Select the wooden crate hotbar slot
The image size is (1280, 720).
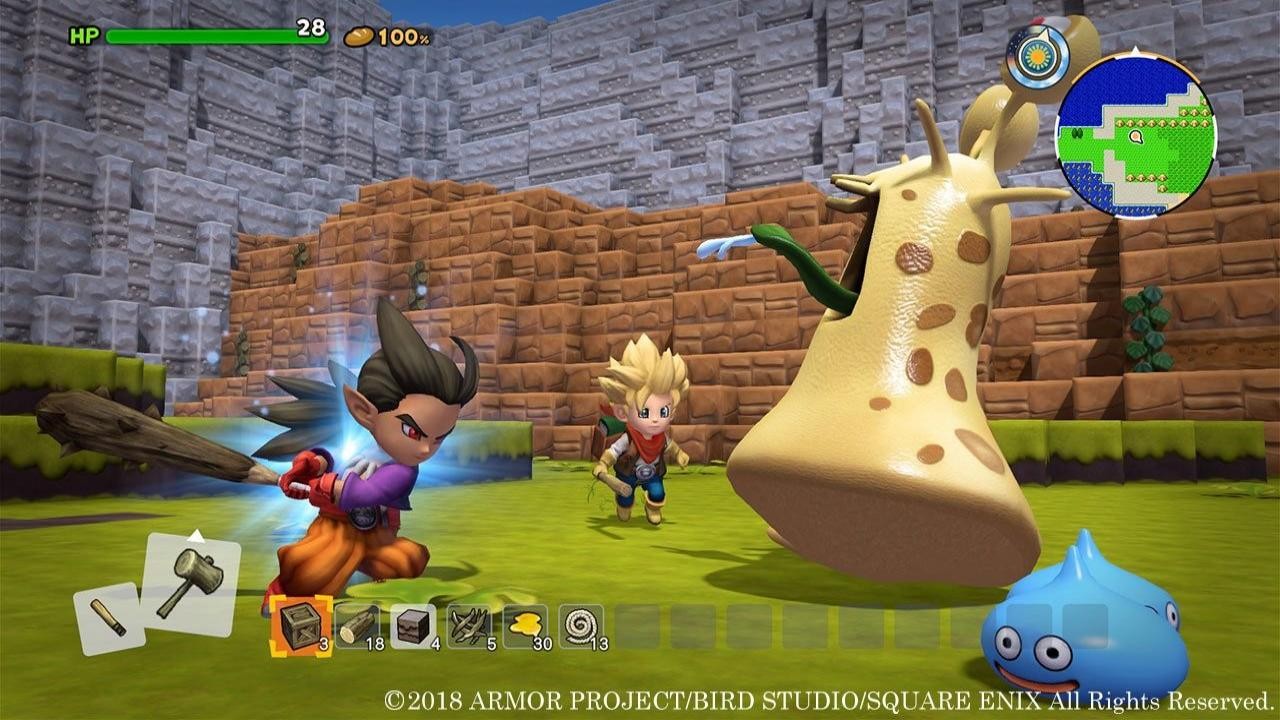(x=301, y=626)
